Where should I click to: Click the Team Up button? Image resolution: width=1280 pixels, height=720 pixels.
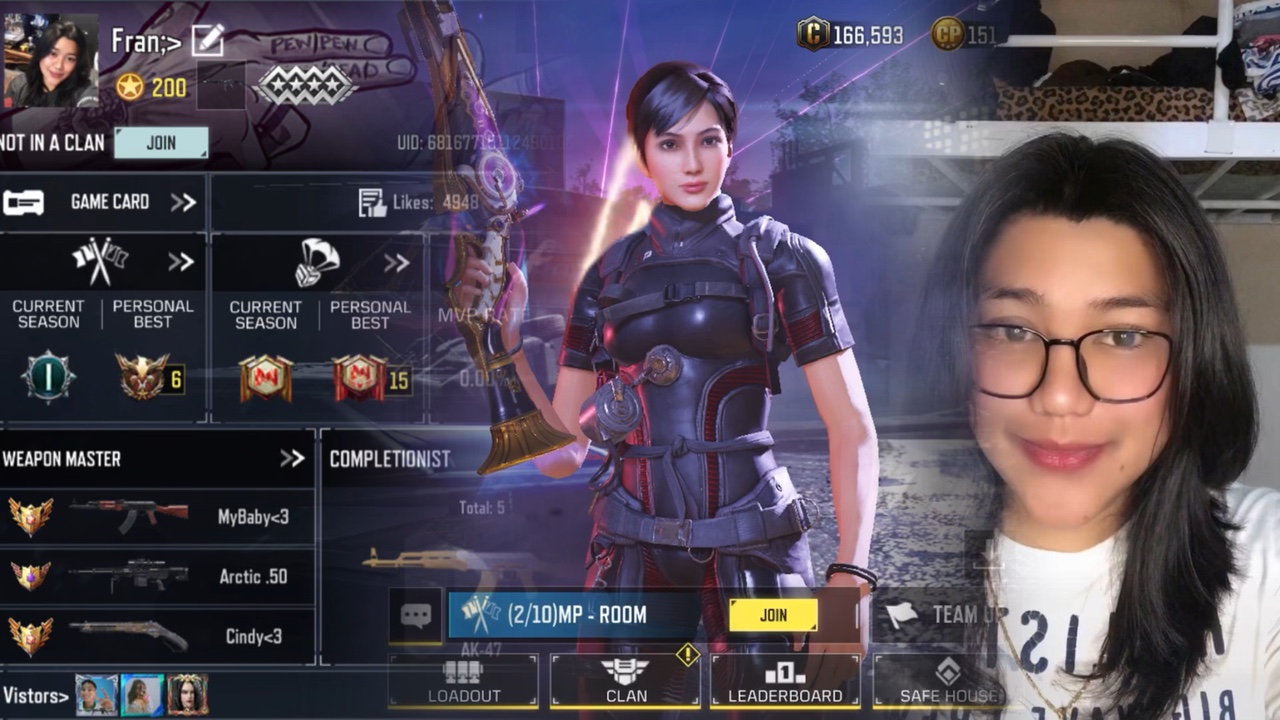click(940, 614)
